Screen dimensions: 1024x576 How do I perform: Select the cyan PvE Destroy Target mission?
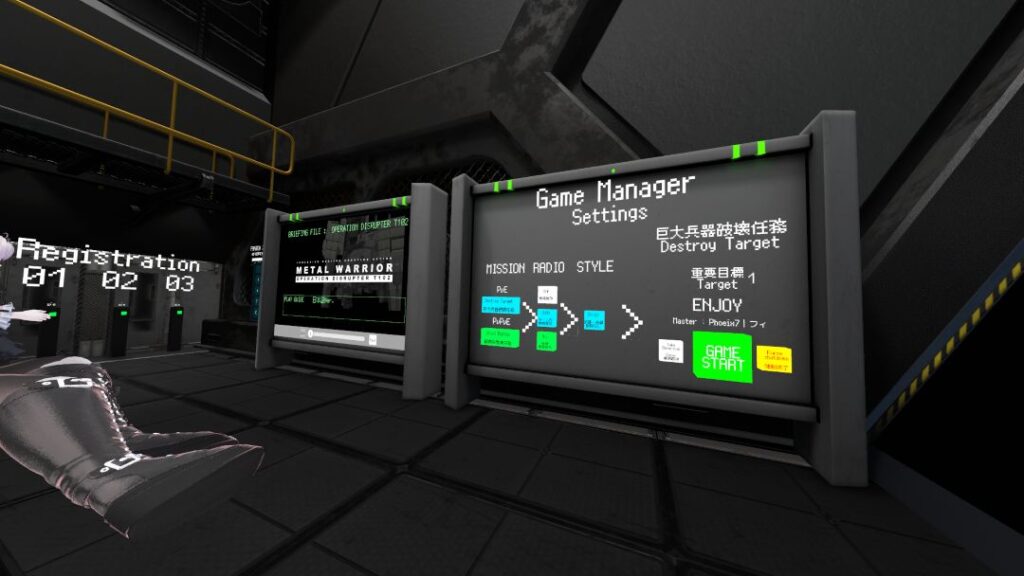[500, 304]
